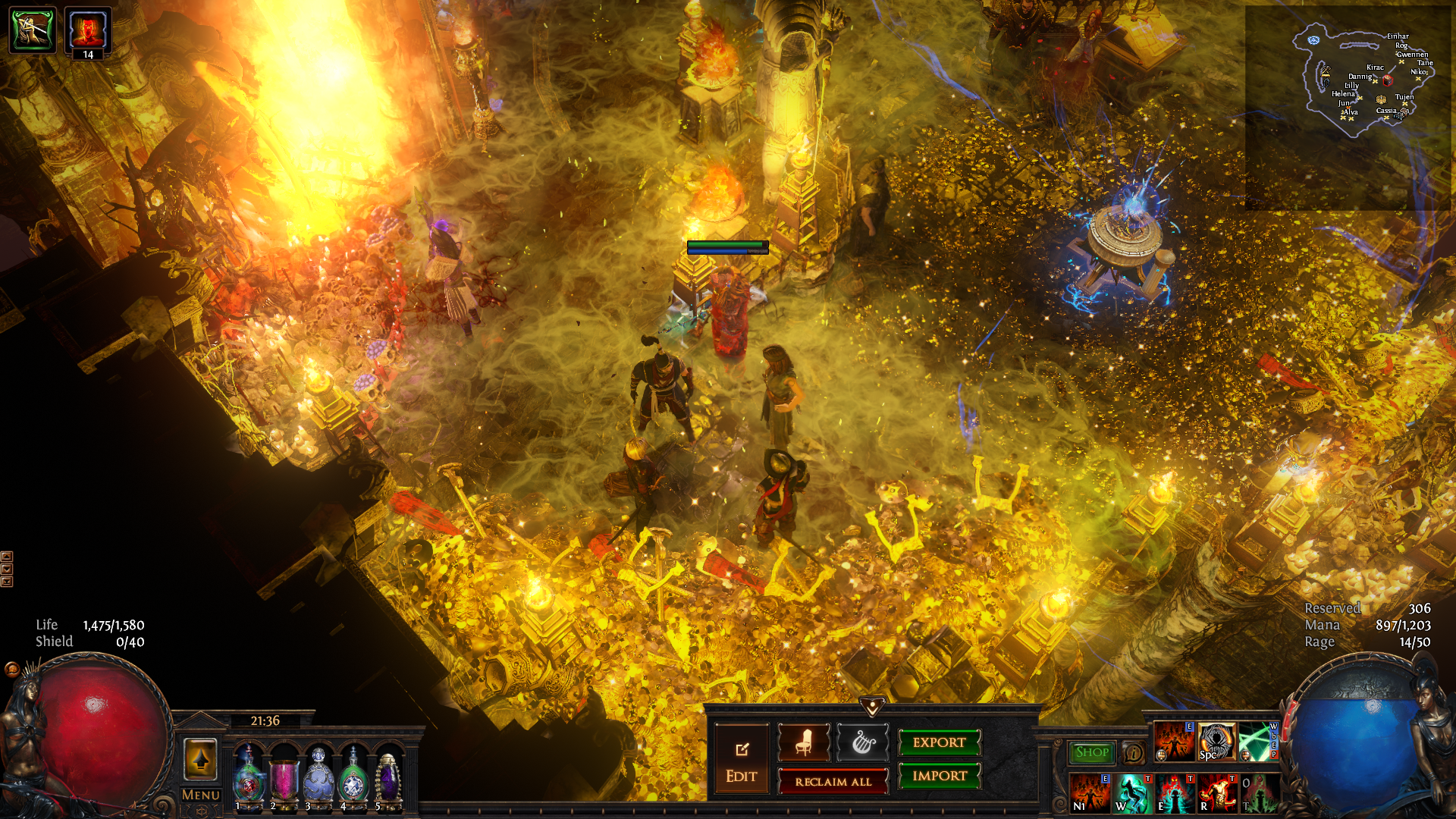Select the chair decorations icon
1456x819 pixels.
804,742
